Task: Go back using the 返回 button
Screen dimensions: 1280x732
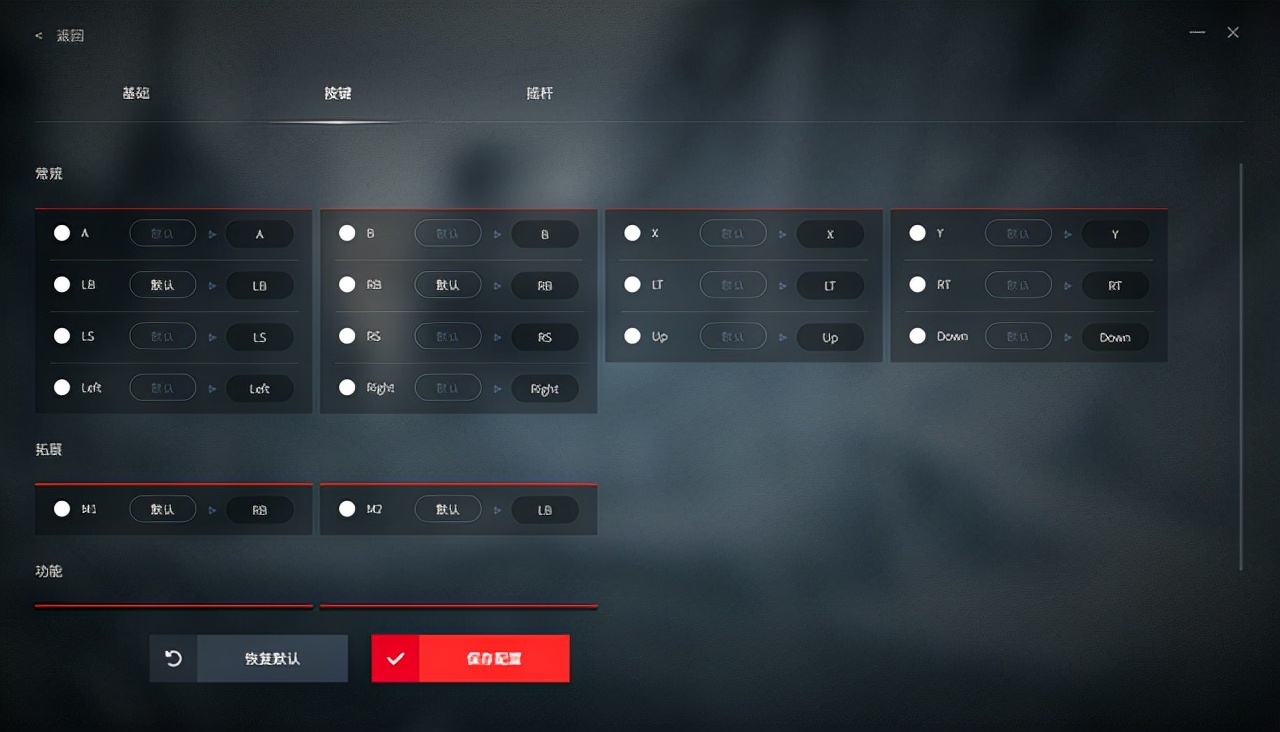Action: [x=62, y=36]
